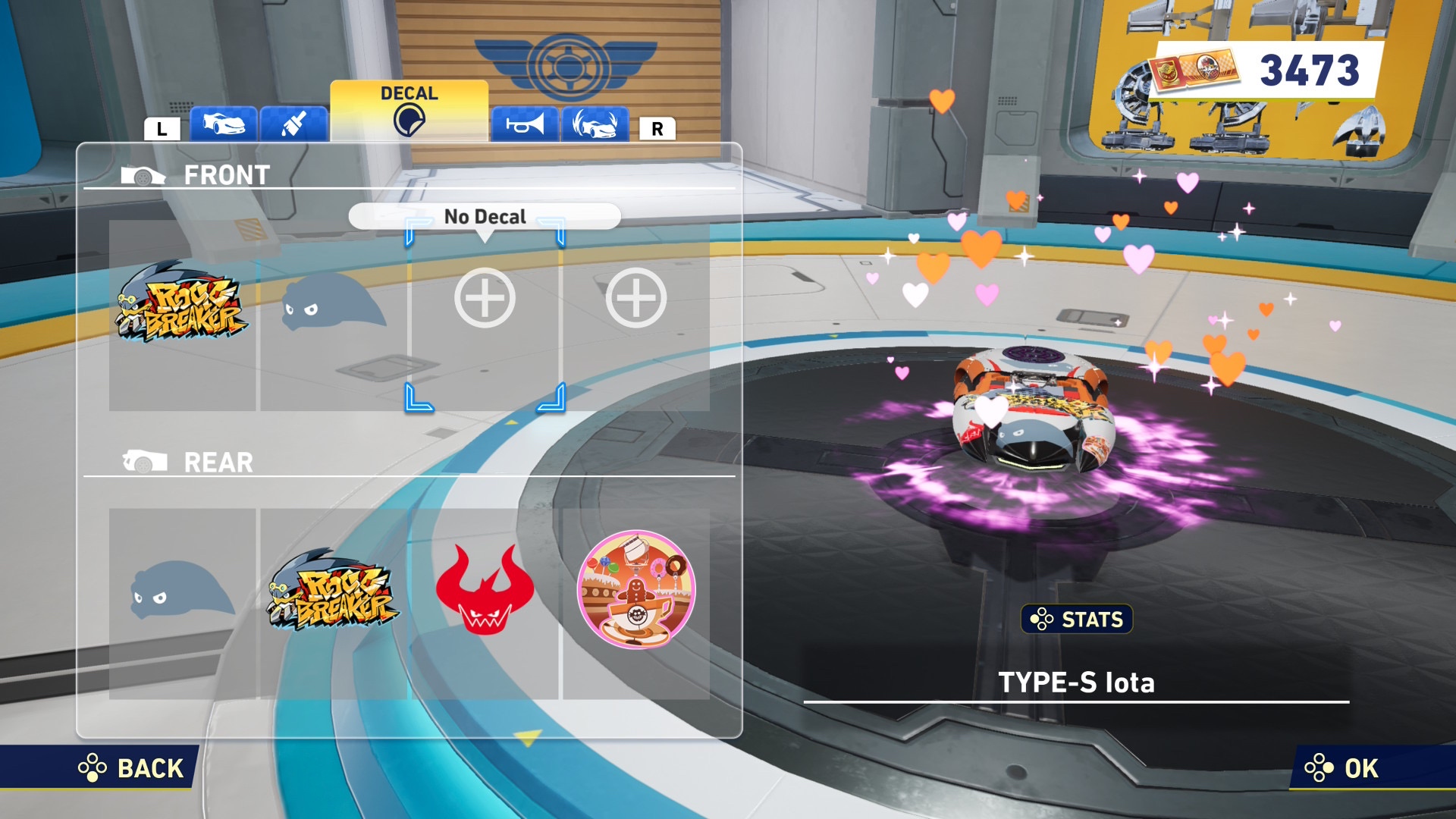Click the highlighted empty front decal slot
The image size is (1456, 819).
point(485,315)
